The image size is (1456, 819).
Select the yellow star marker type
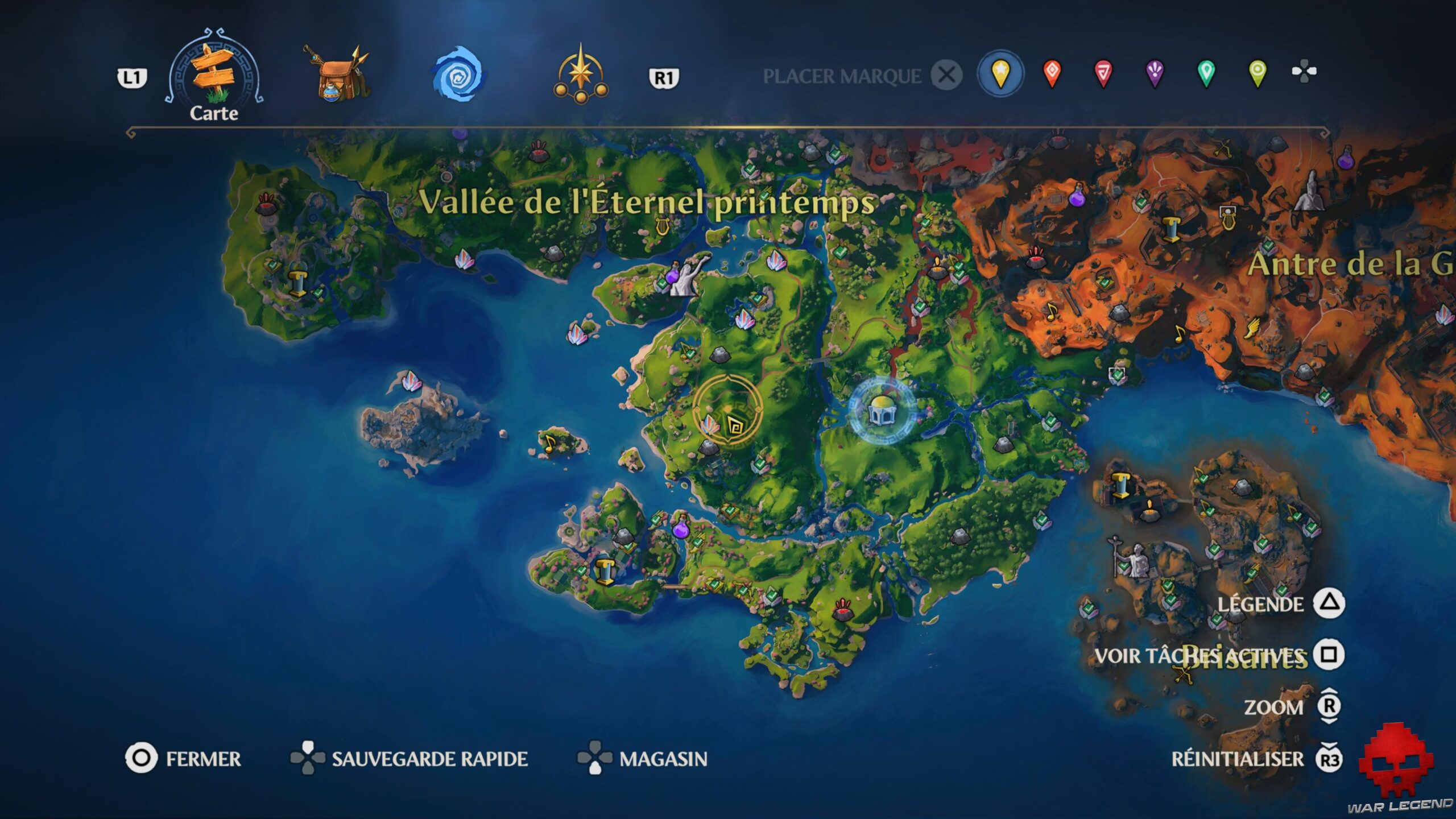pyautogui.click(x=1001, y=72)
